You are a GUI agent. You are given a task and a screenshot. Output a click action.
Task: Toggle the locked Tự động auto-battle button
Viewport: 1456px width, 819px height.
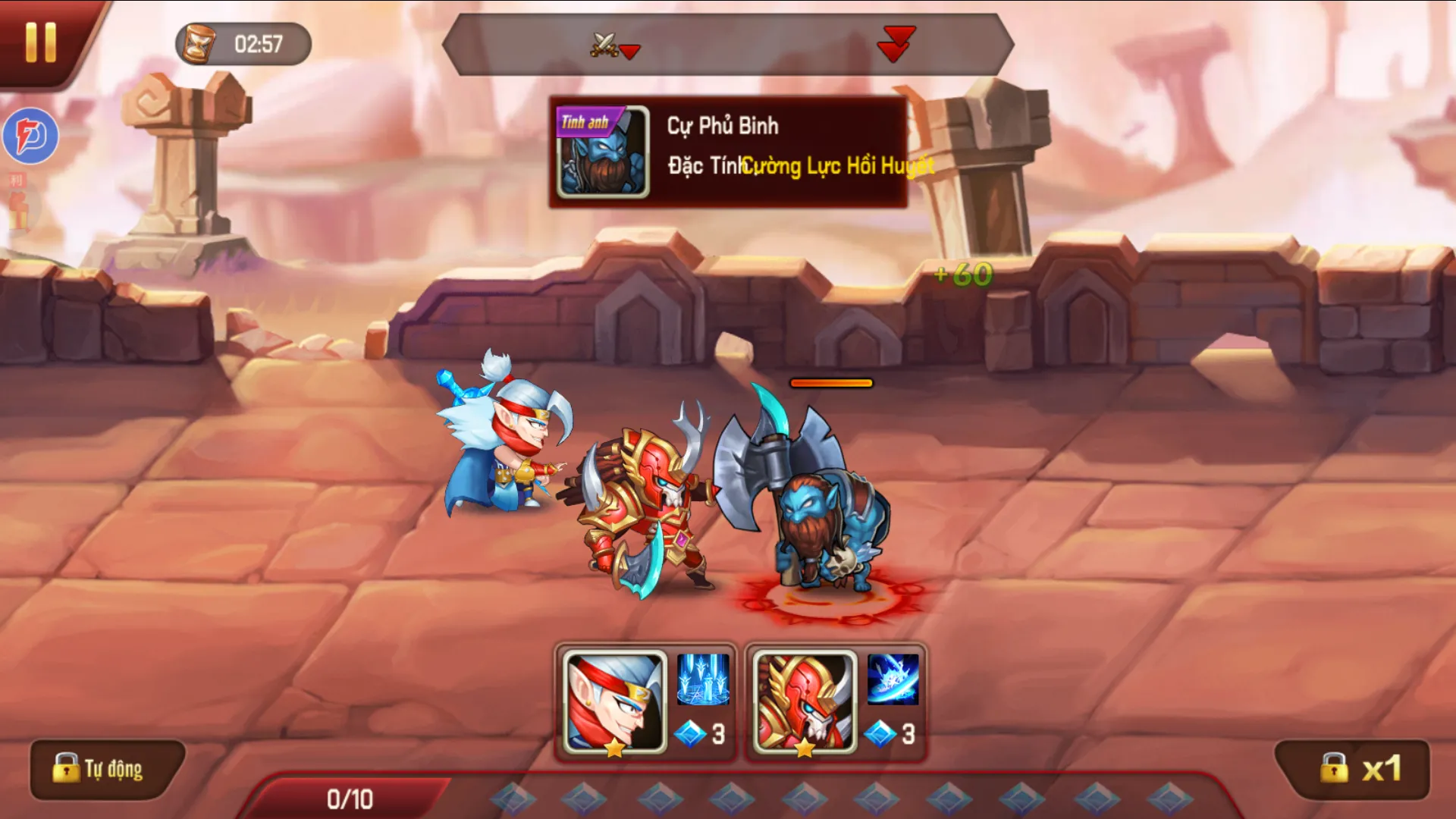107,769
